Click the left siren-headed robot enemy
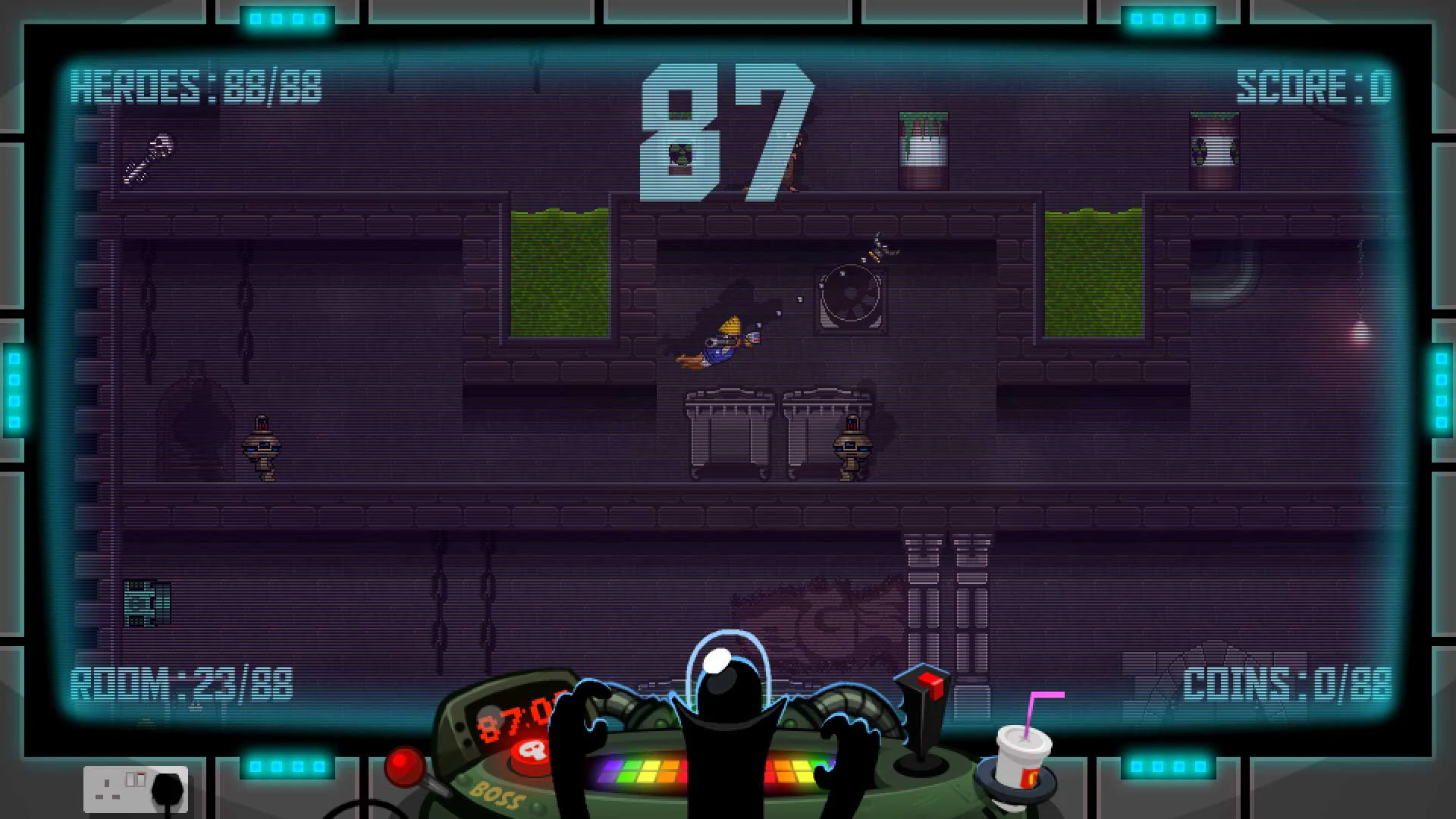This screenshot has width=1456, height=819. click(x=263, y=447)
